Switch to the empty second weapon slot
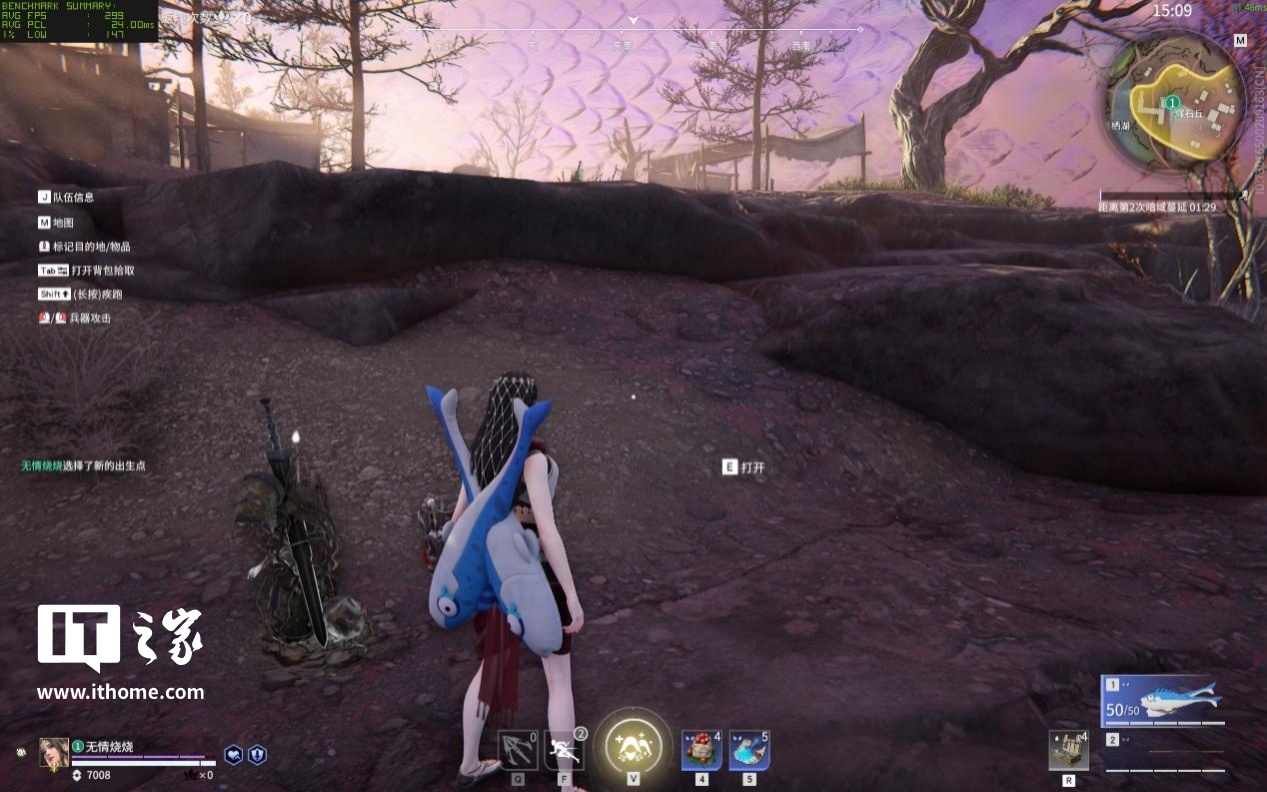1267x792 pixels. tap(1166, 754)
